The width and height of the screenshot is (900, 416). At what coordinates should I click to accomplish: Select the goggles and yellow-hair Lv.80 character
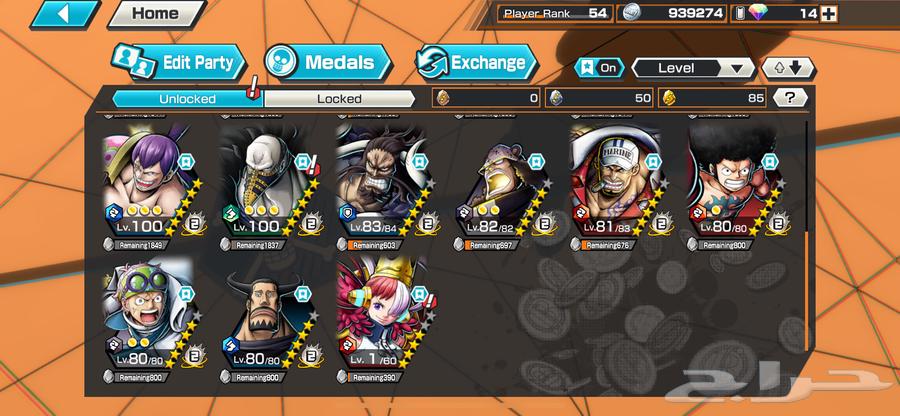[145, 320]
